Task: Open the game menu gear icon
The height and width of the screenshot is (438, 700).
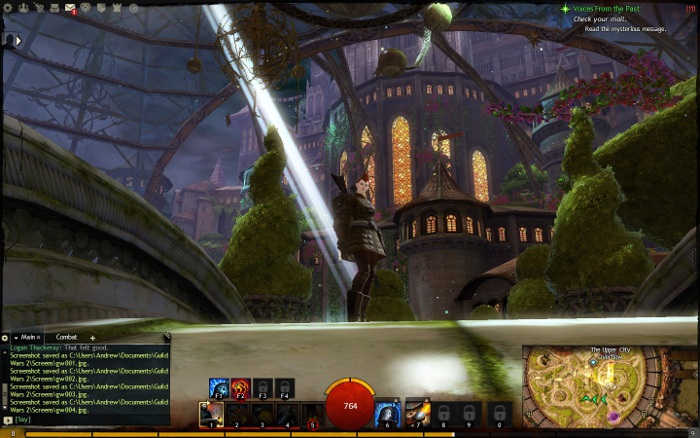Action: coord(8,8)
